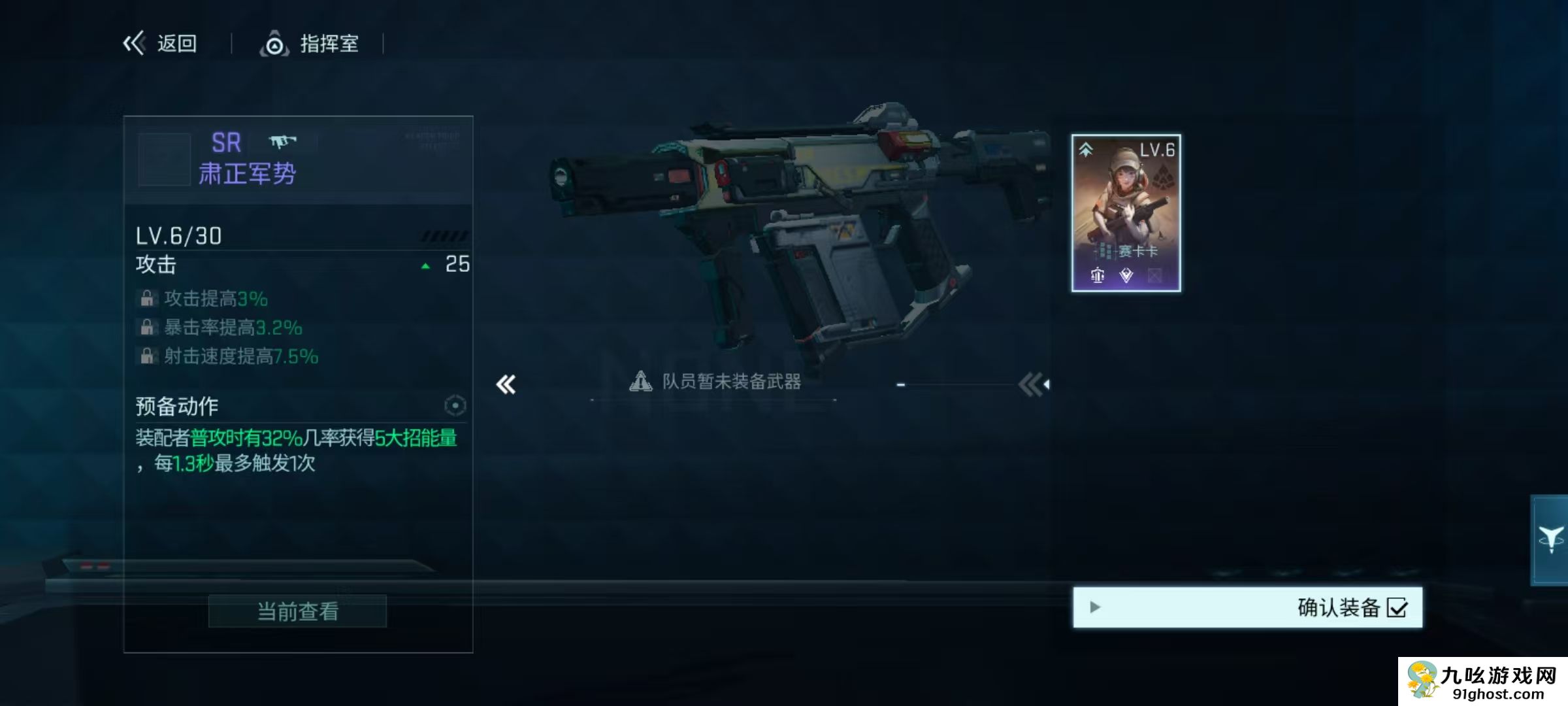
Task: Click the 预备动作 skill detail icon
Action: point(455,406)
